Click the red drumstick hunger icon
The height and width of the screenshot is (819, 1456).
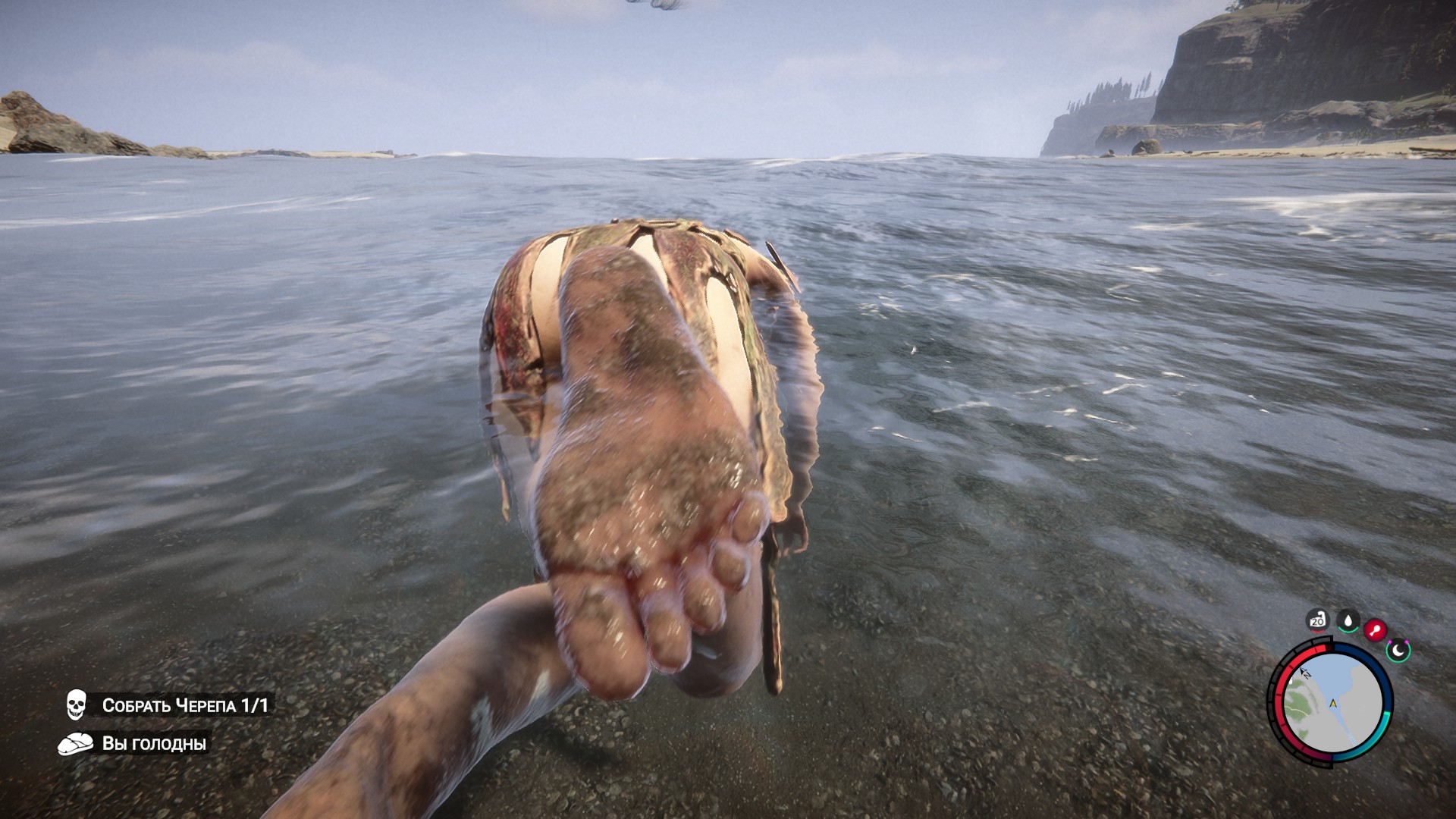(1375, 629)
